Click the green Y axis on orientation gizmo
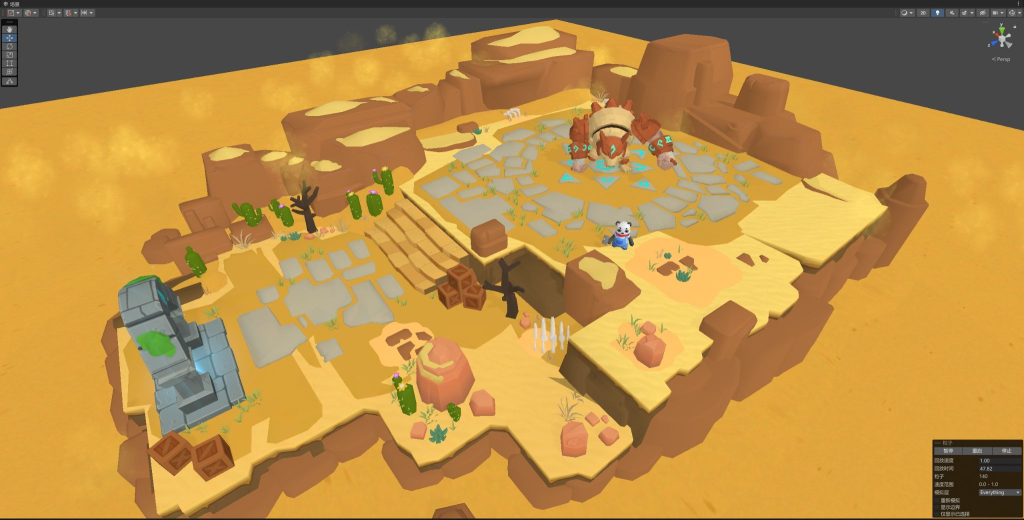1024x520 pixels. (x=1000, y=28)
